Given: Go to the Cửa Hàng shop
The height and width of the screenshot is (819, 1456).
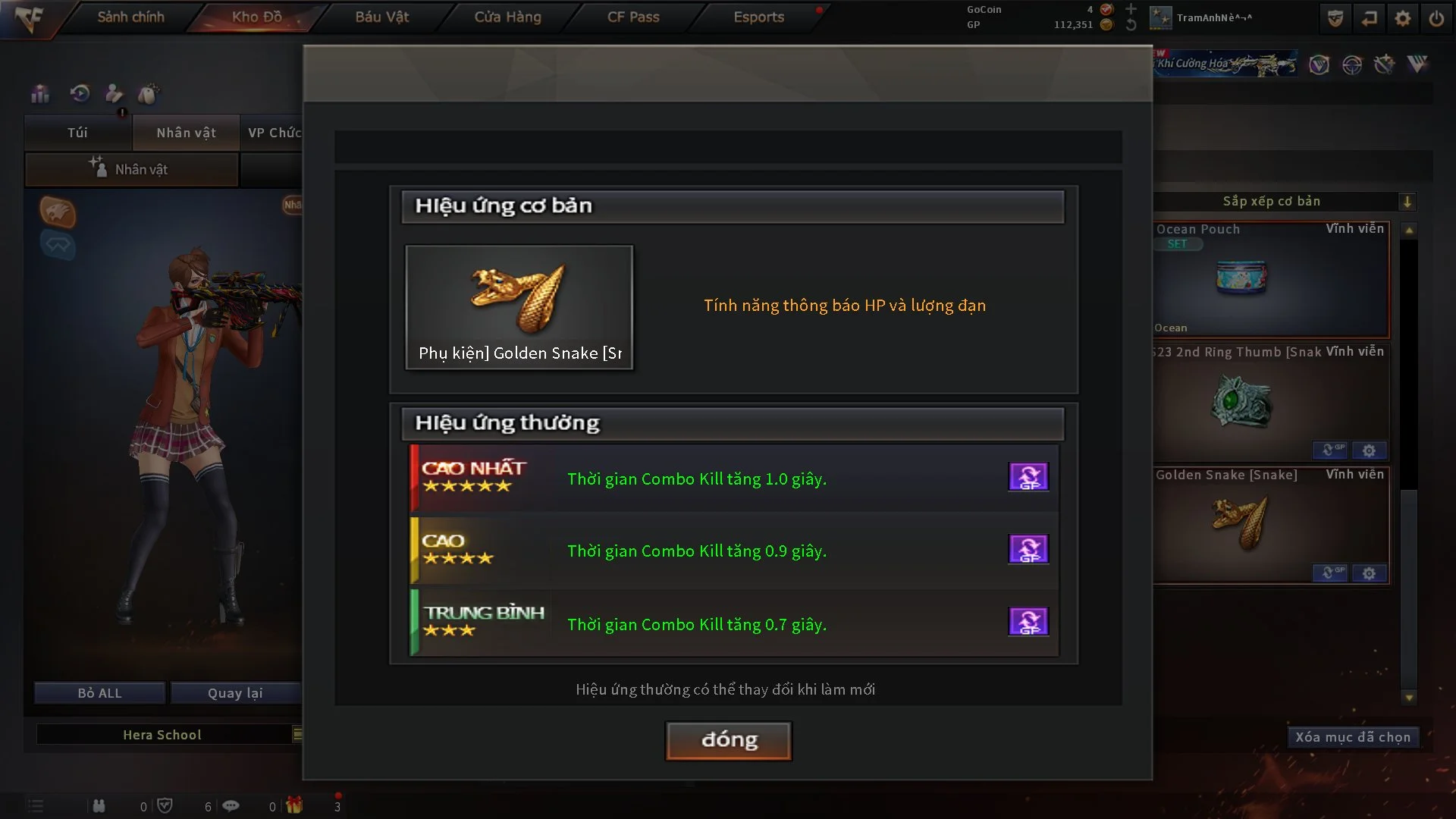Looking at the screenshot, I should tap(507, 17).
